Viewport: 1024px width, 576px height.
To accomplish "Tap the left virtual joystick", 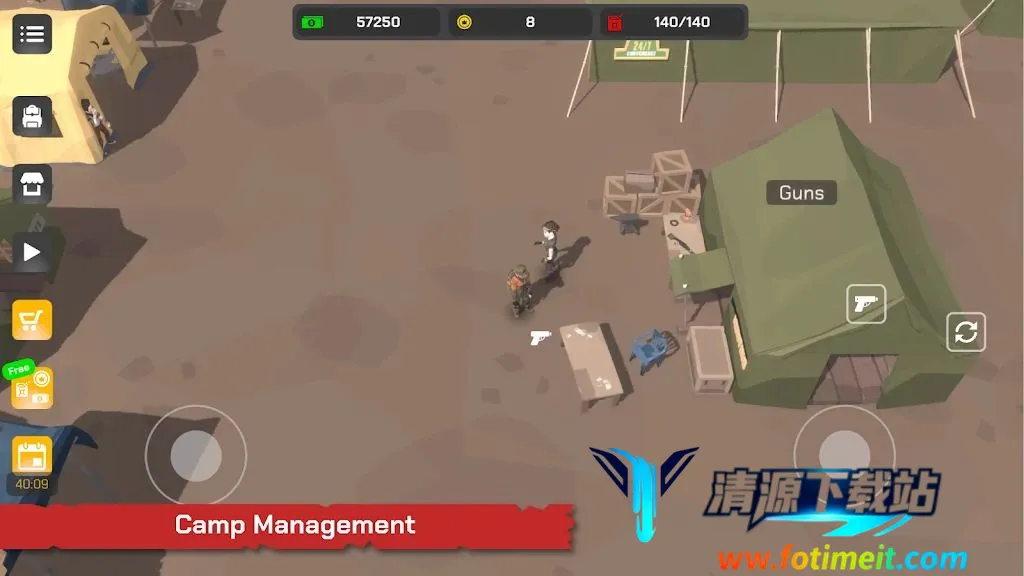I will click(x=196, y=456).
